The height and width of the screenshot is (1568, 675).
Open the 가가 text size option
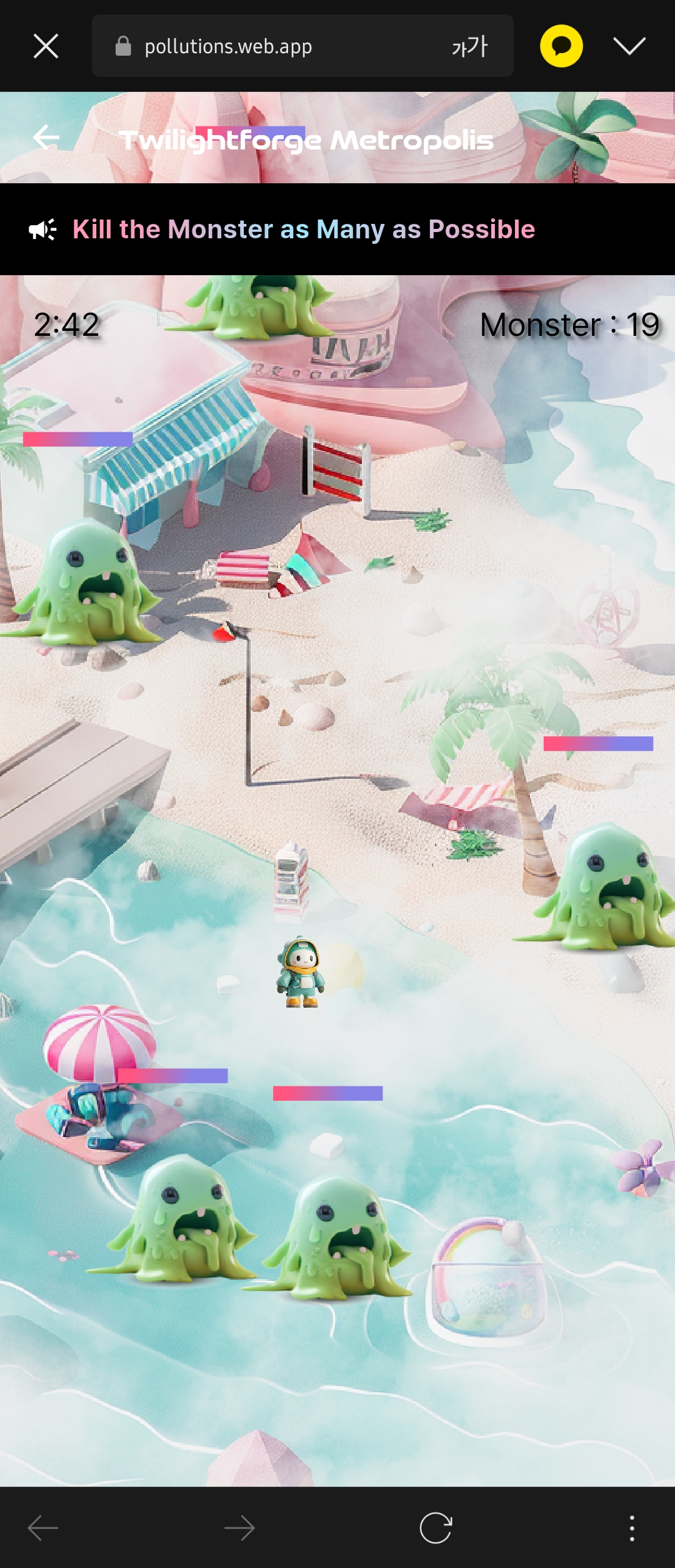click(469, 46)
